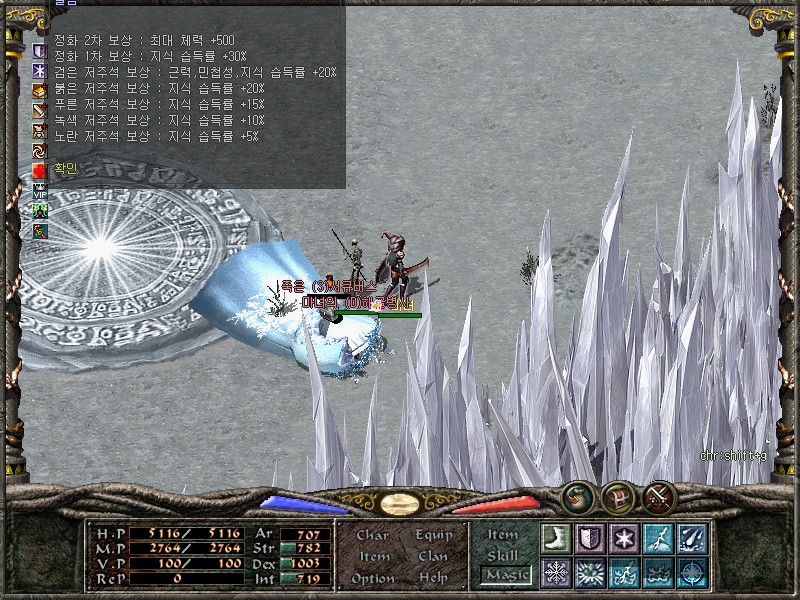The image size is (800, 600).
Task: Activate the shield spell icon
Action: click(590, 537)
